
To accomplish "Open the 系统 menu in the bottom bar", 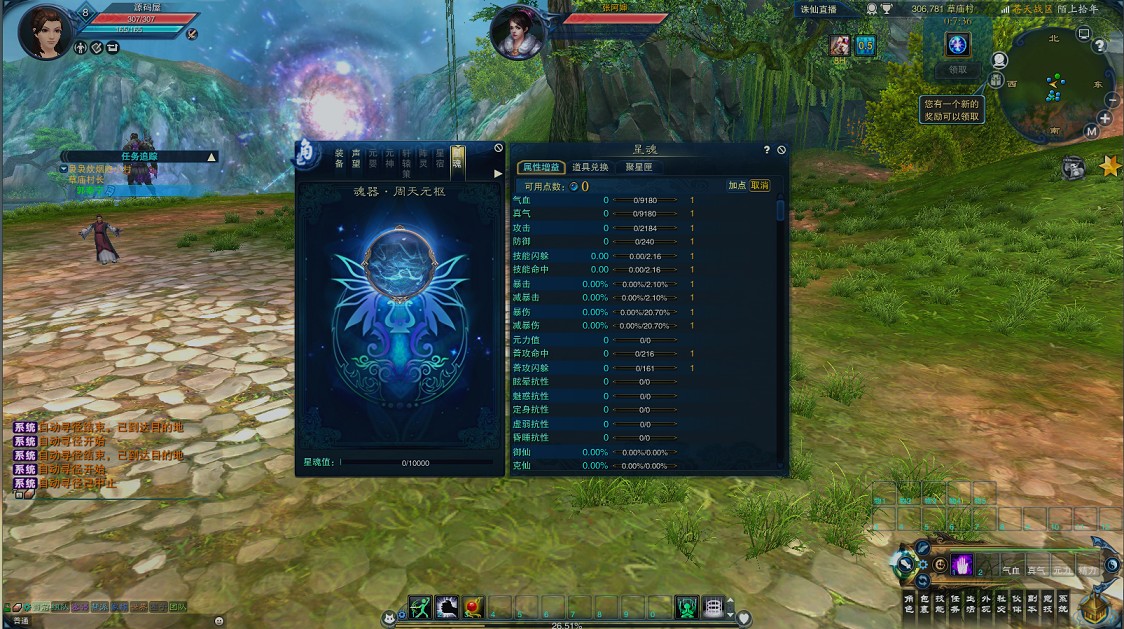I will (x=1062, y=603).
